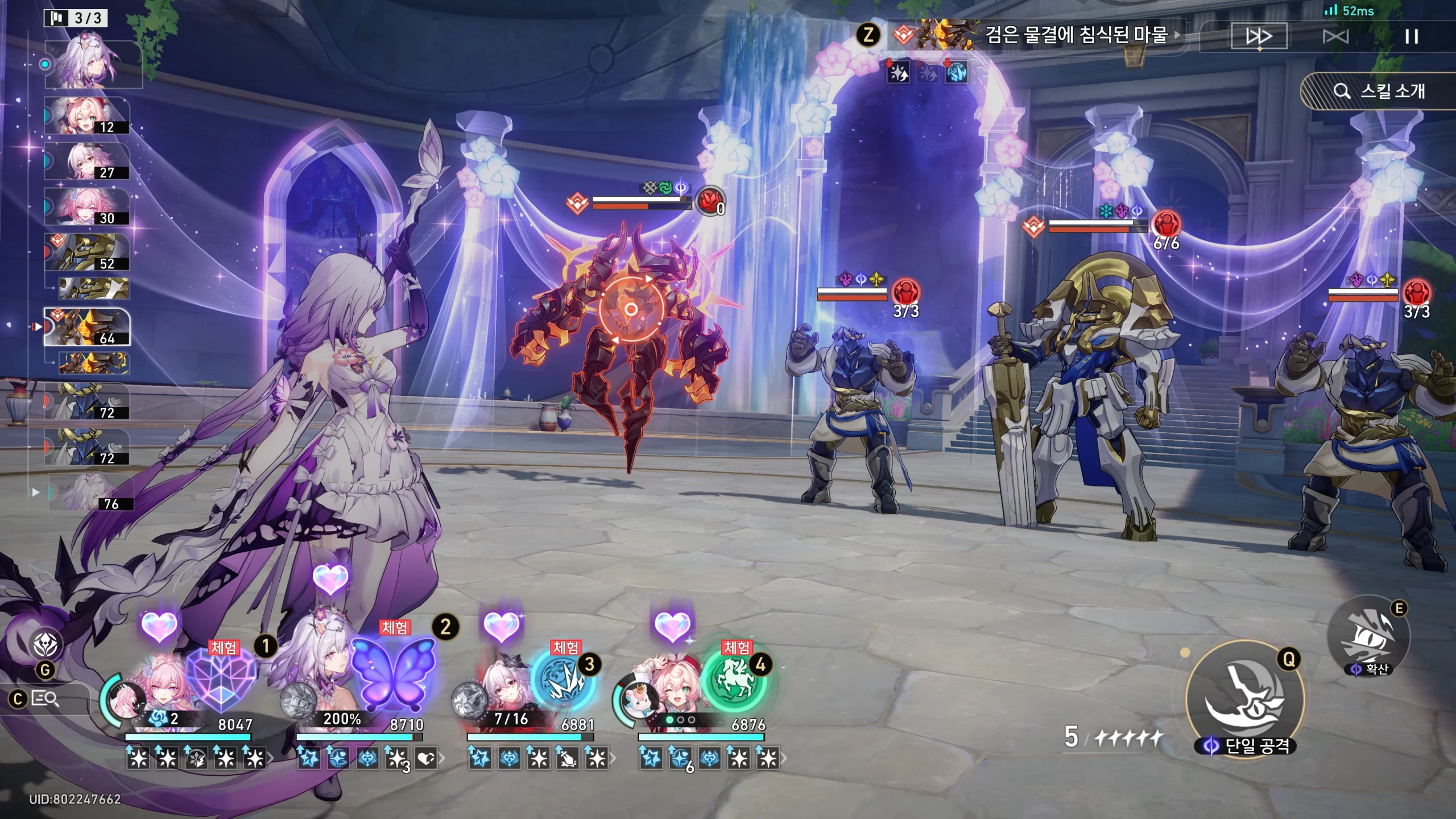Activate the purple butterfly ultimate
This screenshot has width=1456, height=819.
(393, 674)
